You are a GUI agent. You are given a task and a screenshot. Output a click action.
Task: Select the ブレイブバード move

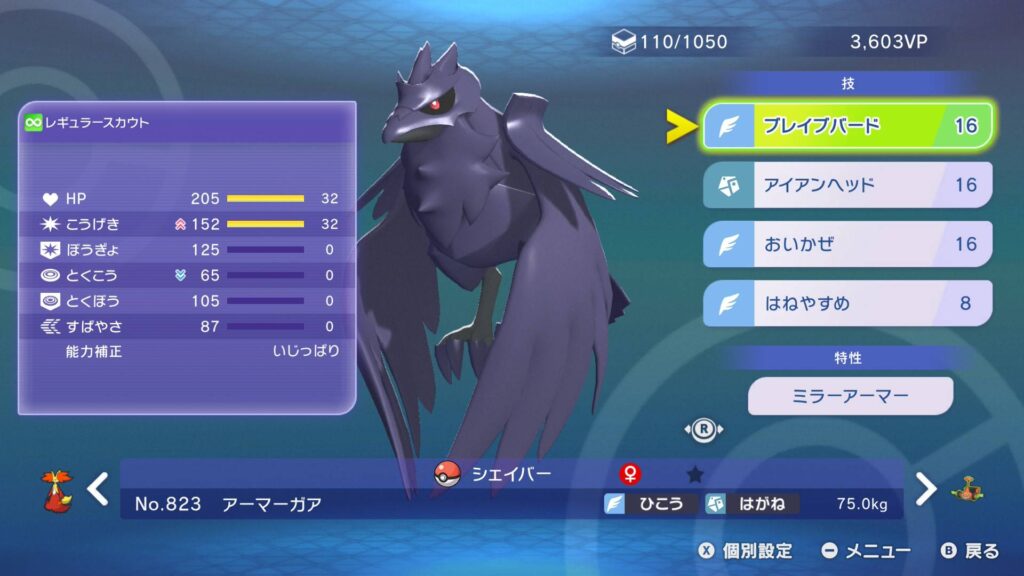847,126
